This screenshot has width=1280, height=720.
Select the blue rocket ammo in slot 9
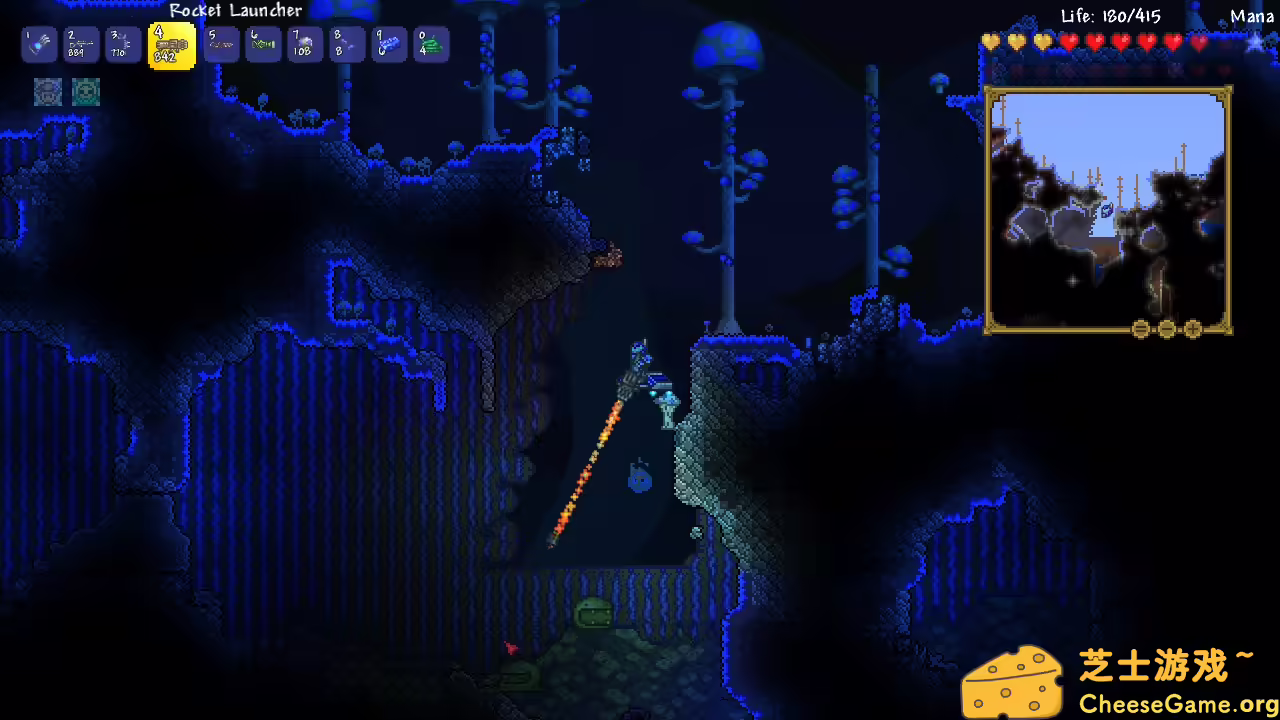[389, 44]
